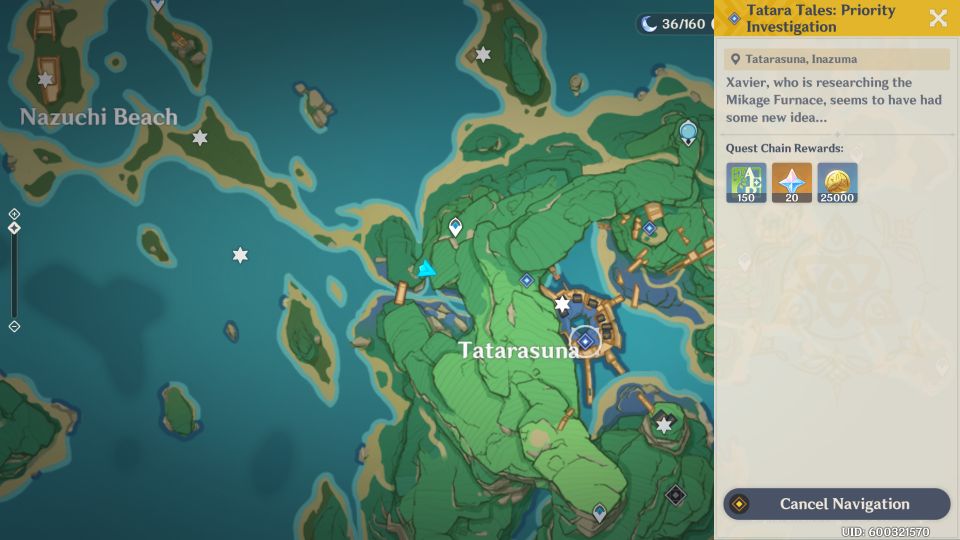960x540 pixels.
Task: Zoom out with the map minus button
Action: (x=14, y=327)
